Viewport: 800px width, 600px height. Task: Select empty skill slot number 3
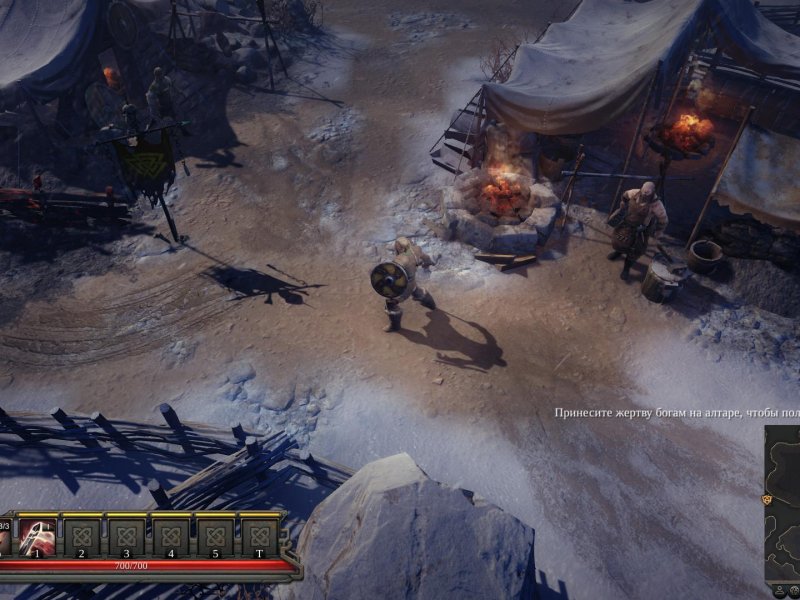[126, 535]
